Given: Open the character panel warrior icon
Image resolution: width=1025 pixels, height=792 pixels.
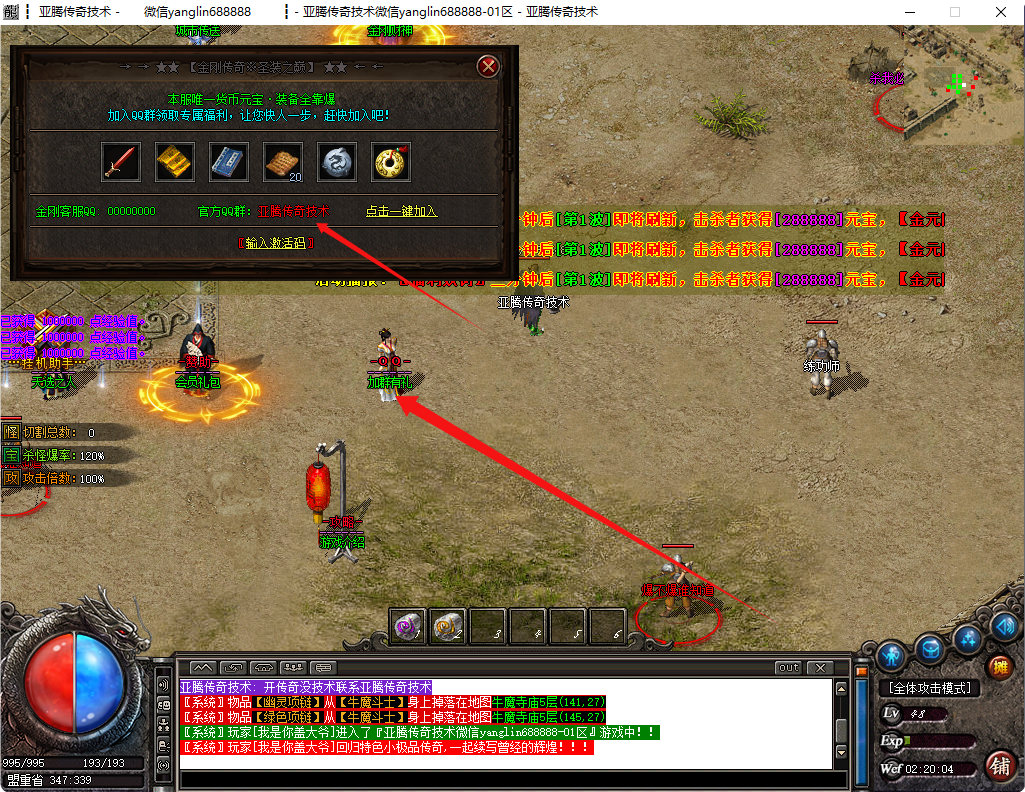Looking at the screenshot, I should [x=892, y=656].
